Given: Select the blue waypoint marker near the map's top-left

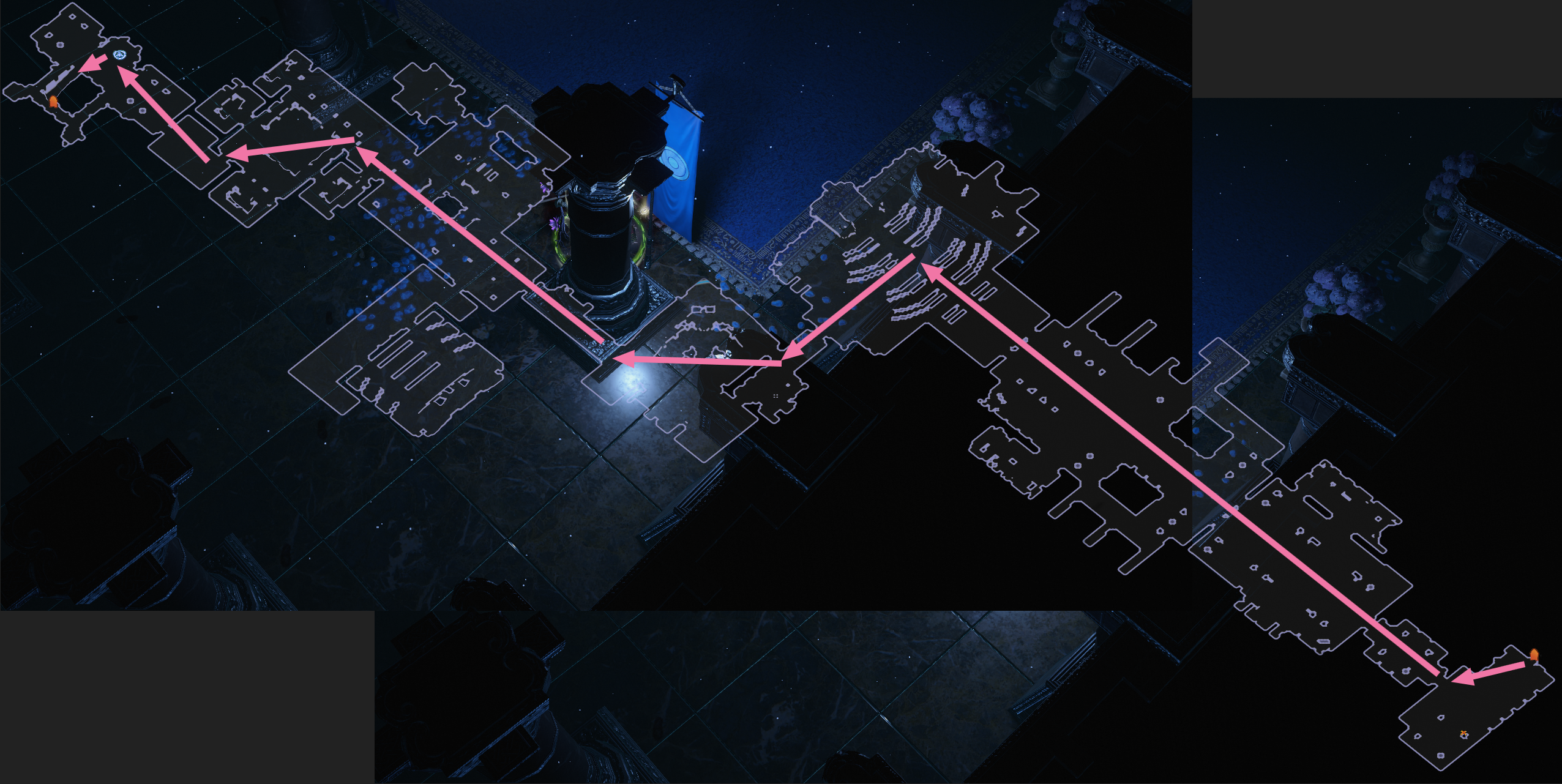Looking at the screenshot, I should (x=120, y=55).
